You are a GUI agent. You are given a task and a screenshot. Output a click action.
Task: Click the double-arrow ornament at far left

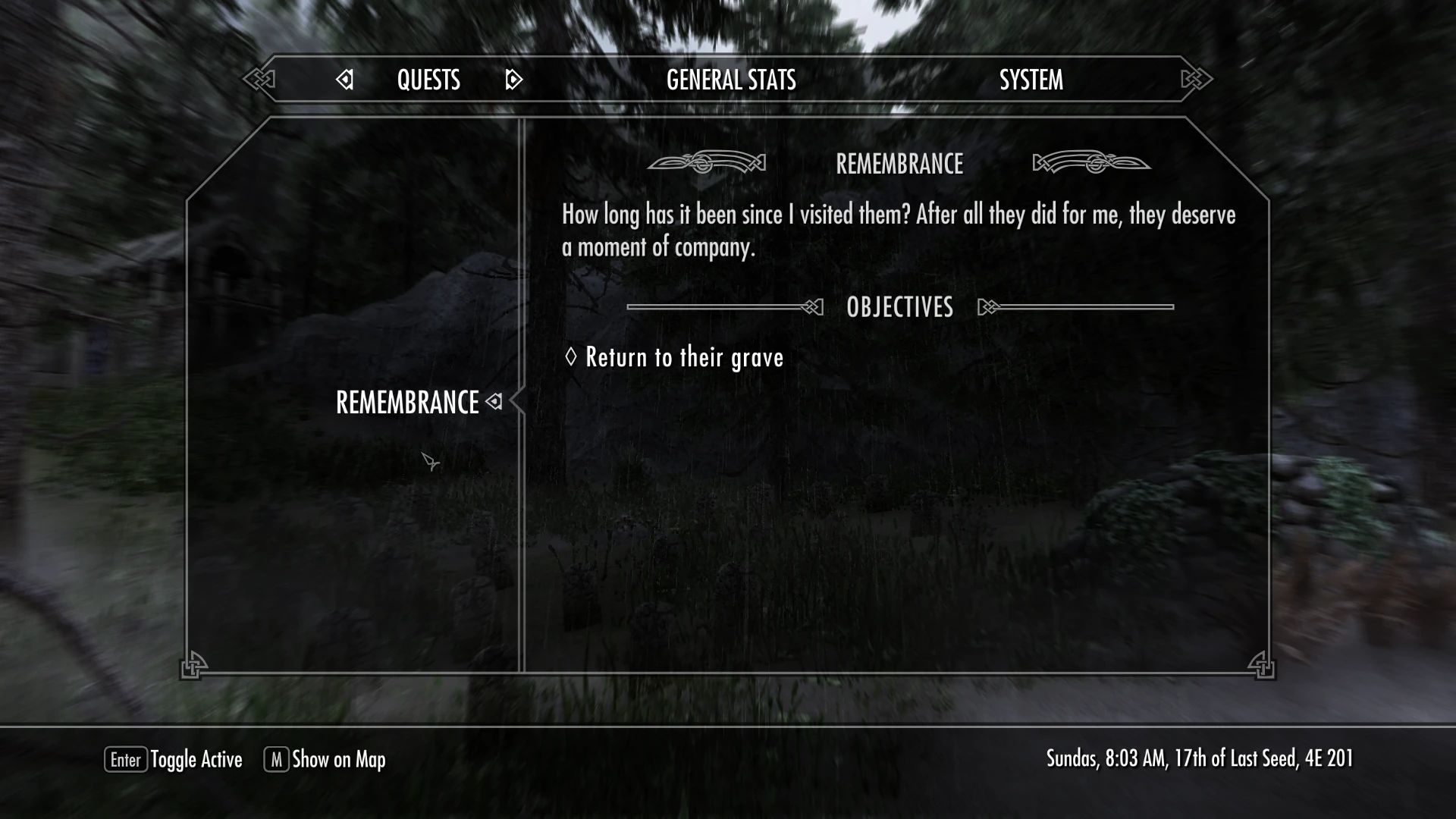click(x=259, y=77)
